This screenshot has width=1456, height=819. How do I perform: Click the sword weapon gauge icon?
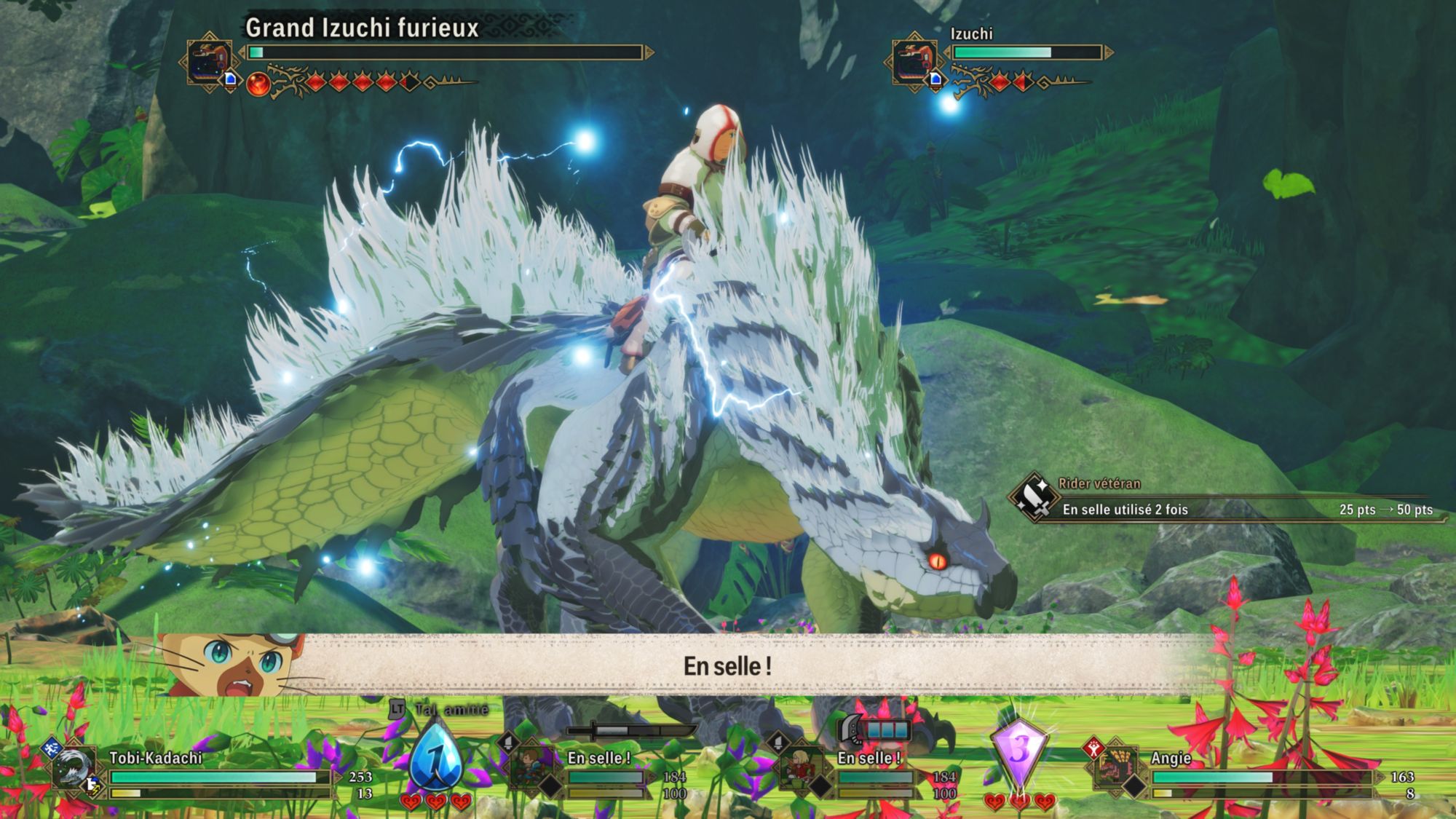click(630, 730)
